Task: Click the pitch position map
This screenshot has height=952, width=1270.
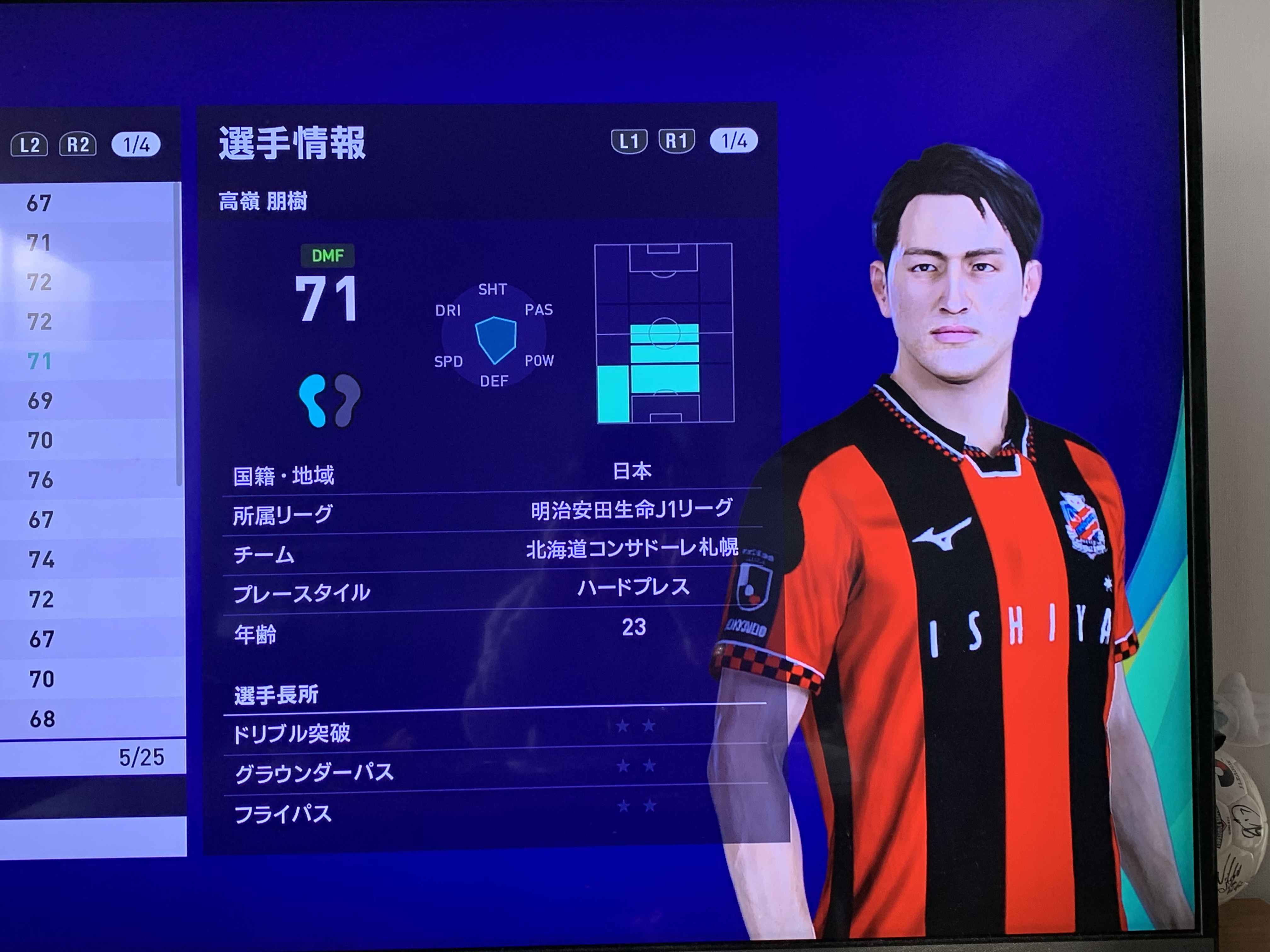Action: pyautogui.click(x=664, y=333)
